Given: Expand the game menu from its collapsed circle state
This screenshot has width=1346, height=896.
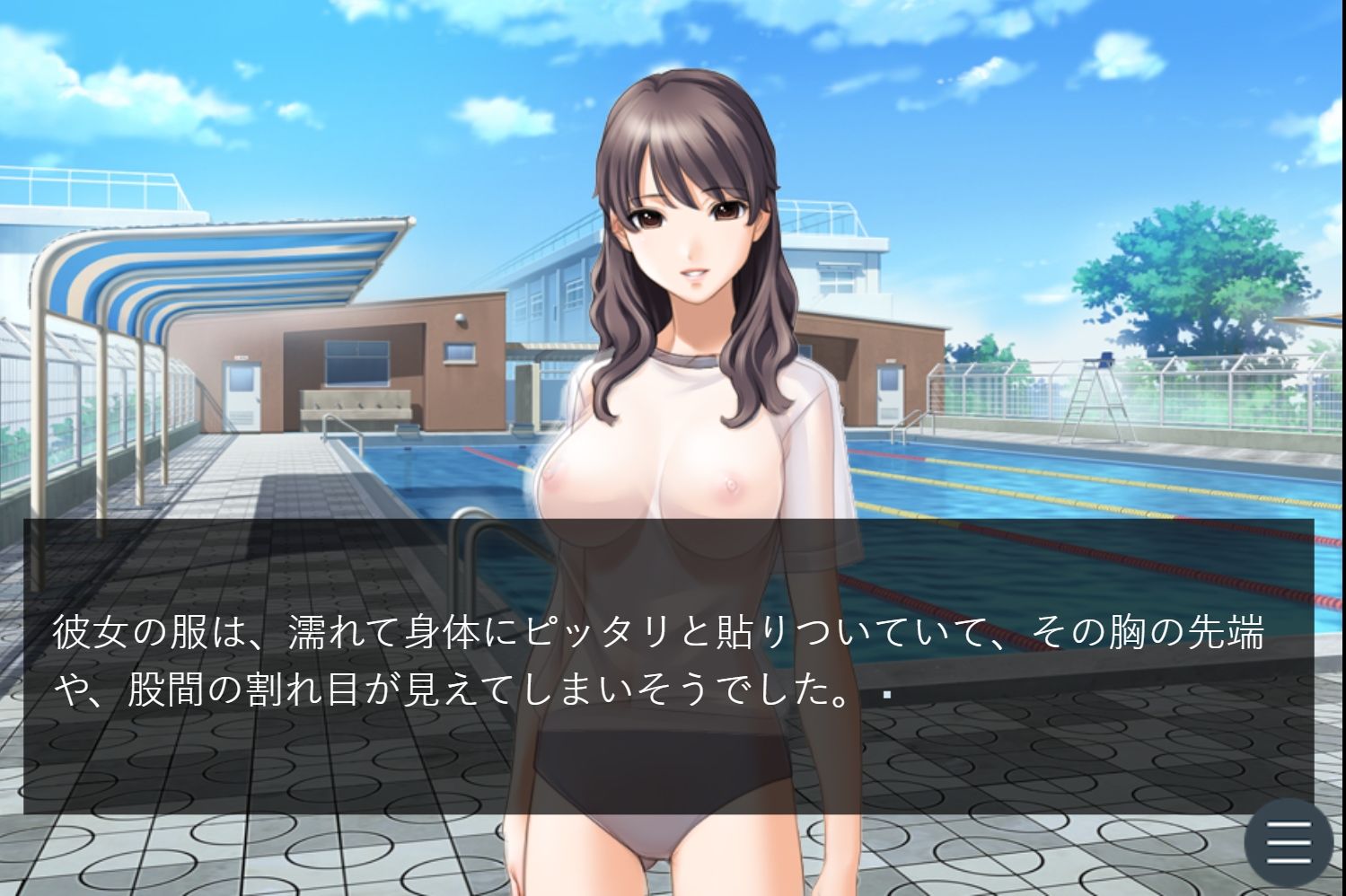Looking at the screenshot, I should coord(1288,844).
